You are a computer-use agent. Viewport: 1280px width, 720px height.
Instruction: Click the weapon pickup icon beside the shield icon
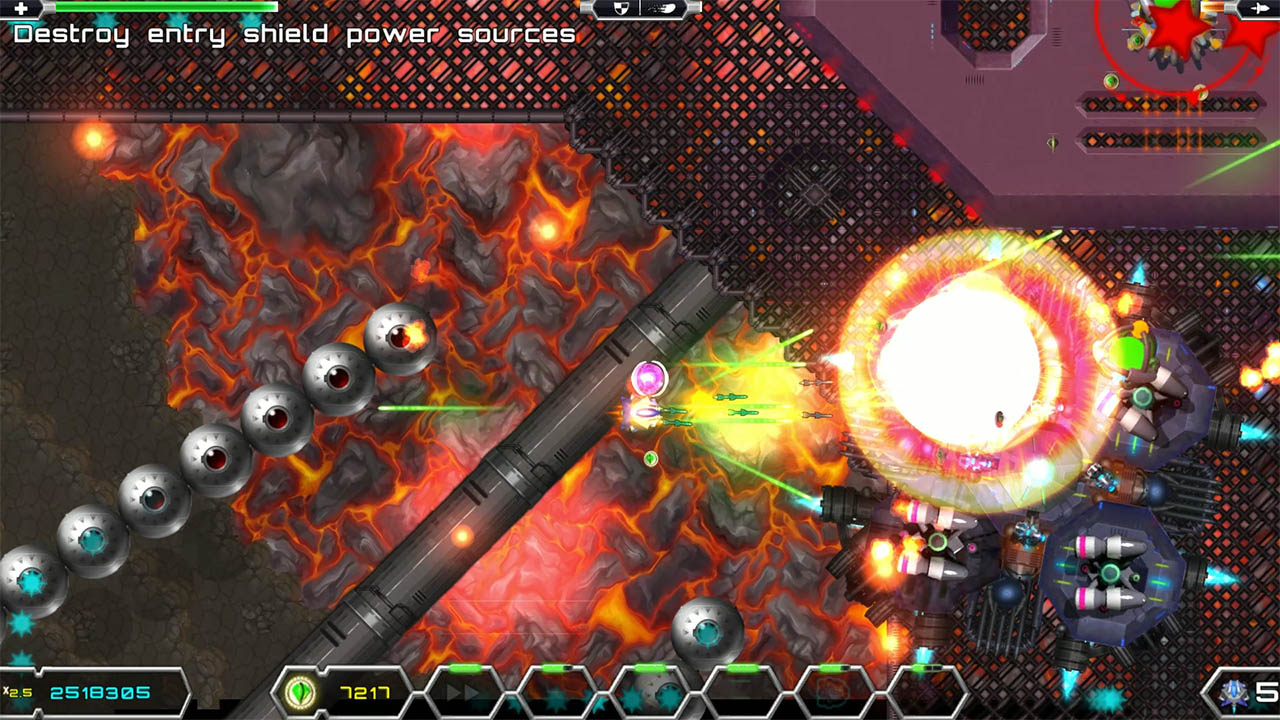click(660, 8)
